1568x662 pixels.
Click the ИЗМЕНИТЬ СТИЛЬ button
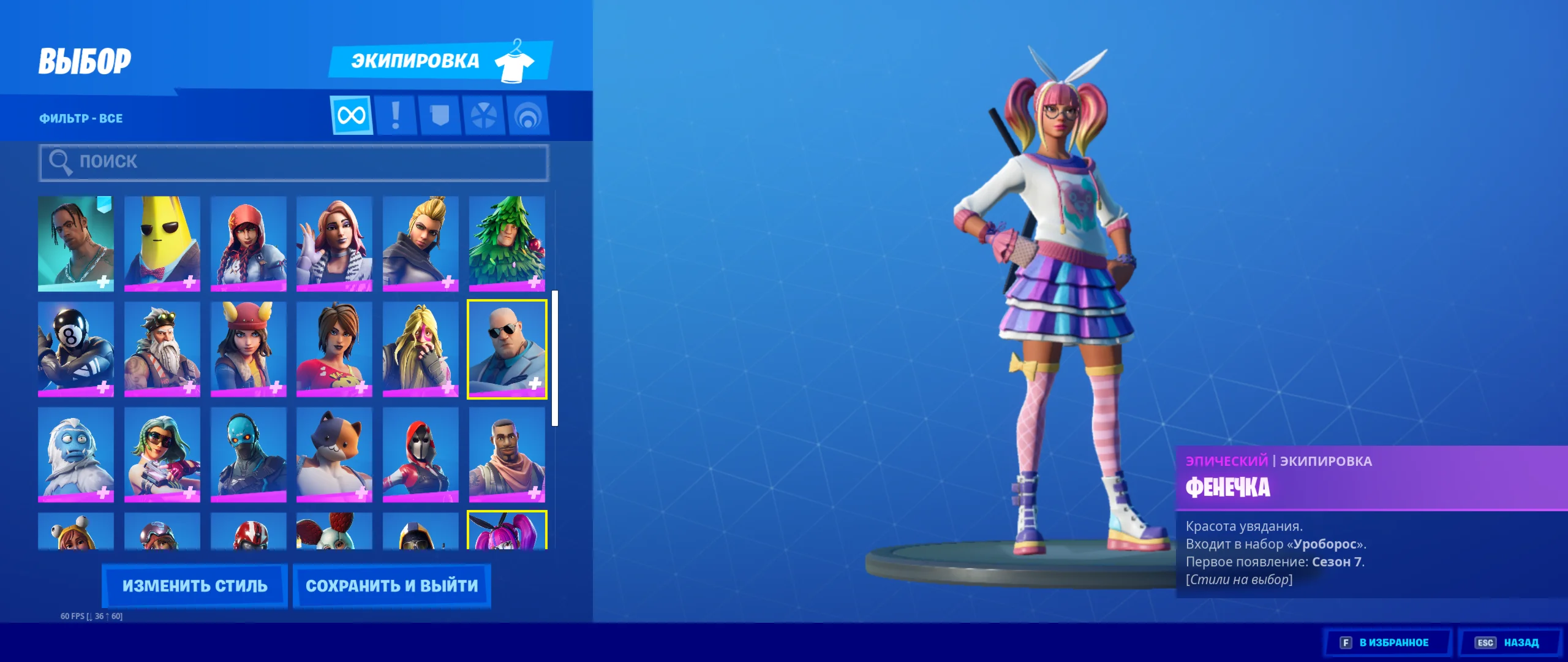point(194,585)
